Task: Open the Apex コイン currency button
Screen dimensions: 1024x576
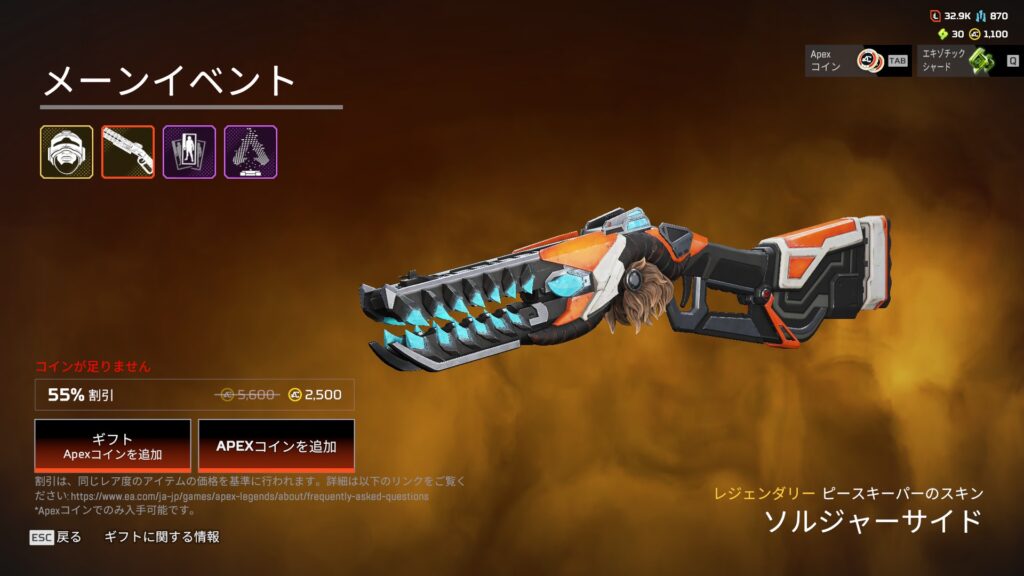Action: click(858, 60)
